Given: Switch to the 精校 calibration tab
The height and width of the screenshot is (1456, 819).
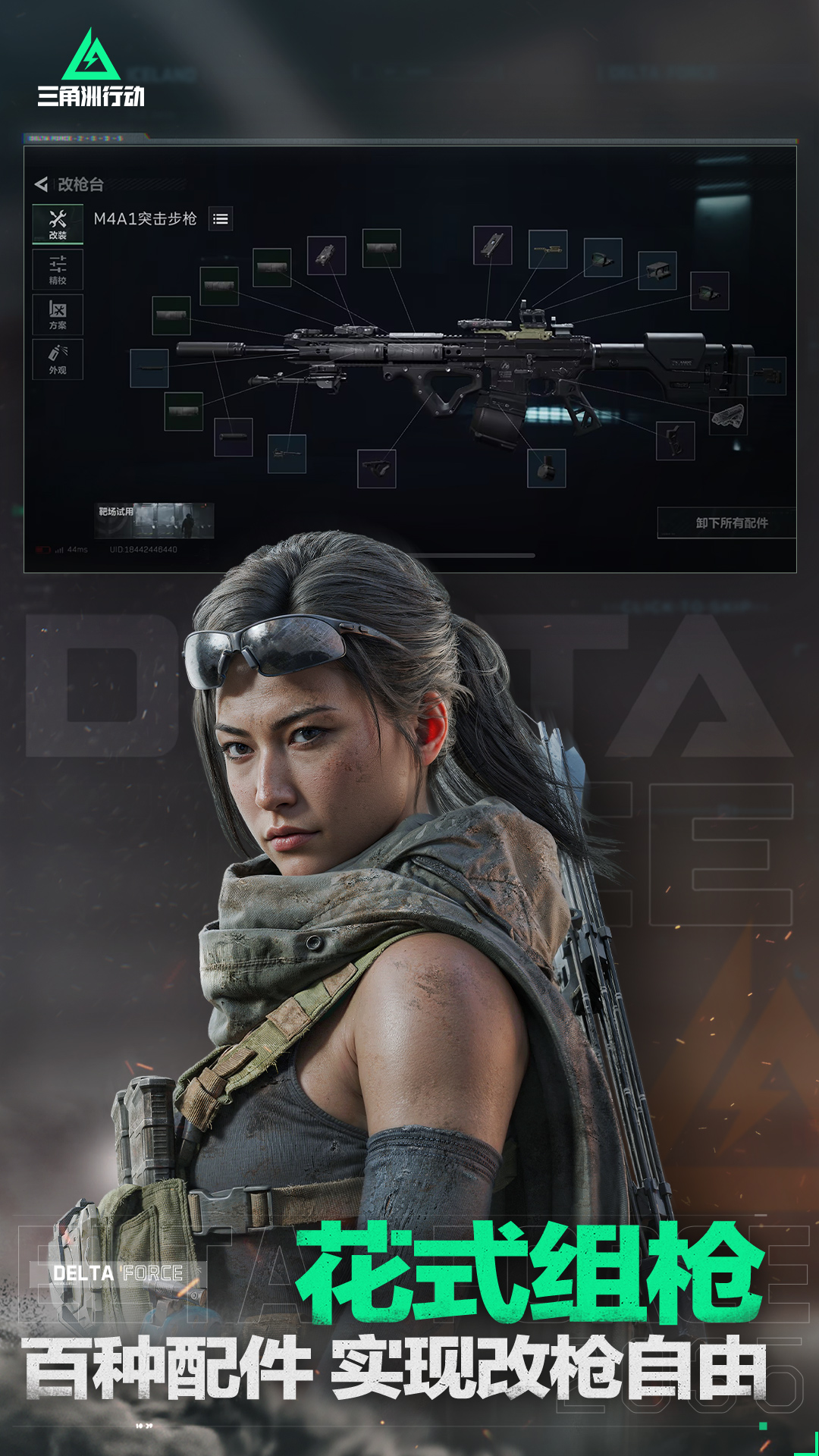Looking at the screenshot, I should point(58,270).
